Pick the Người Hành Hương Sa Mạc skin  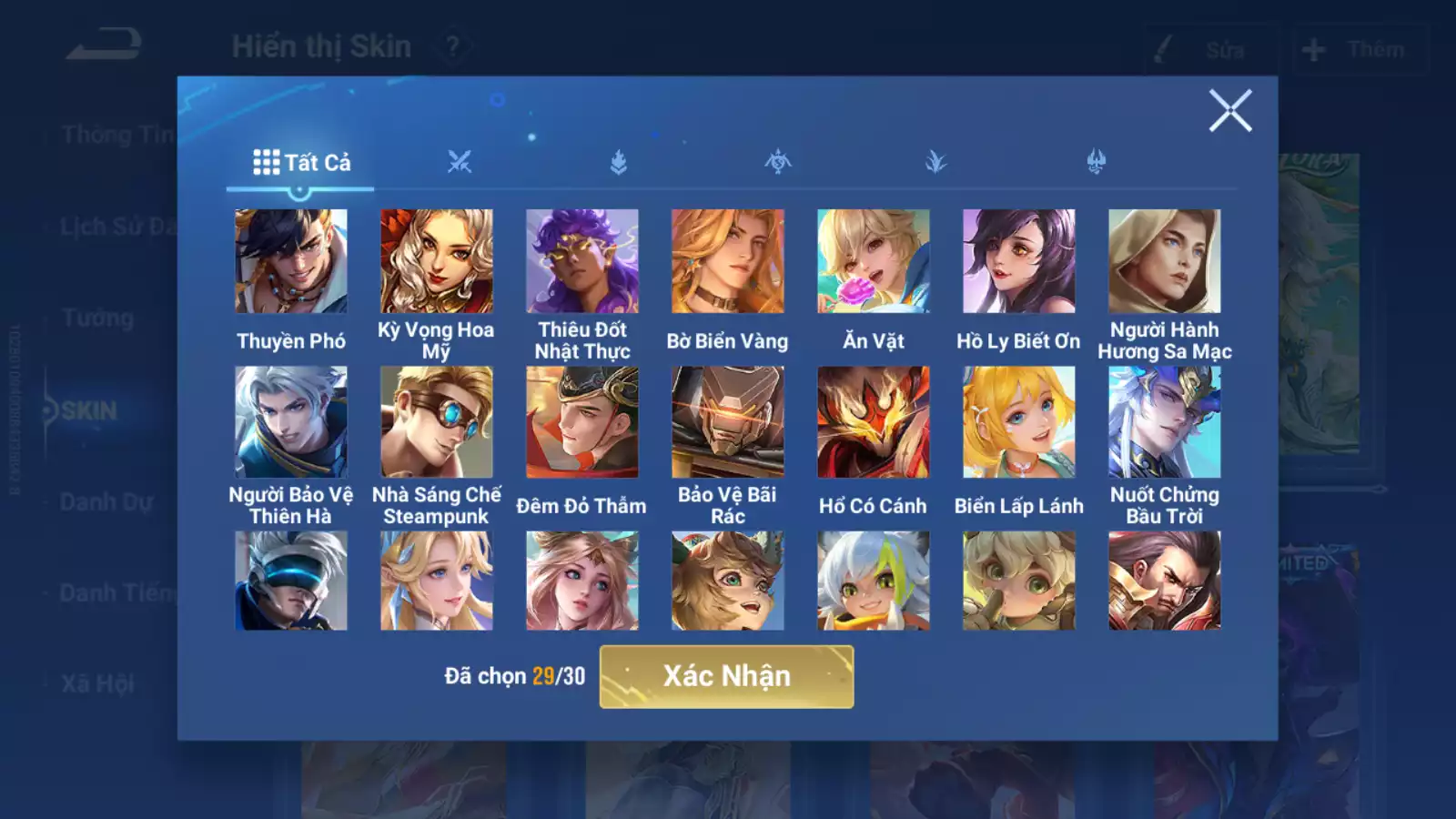(1165, 261)
